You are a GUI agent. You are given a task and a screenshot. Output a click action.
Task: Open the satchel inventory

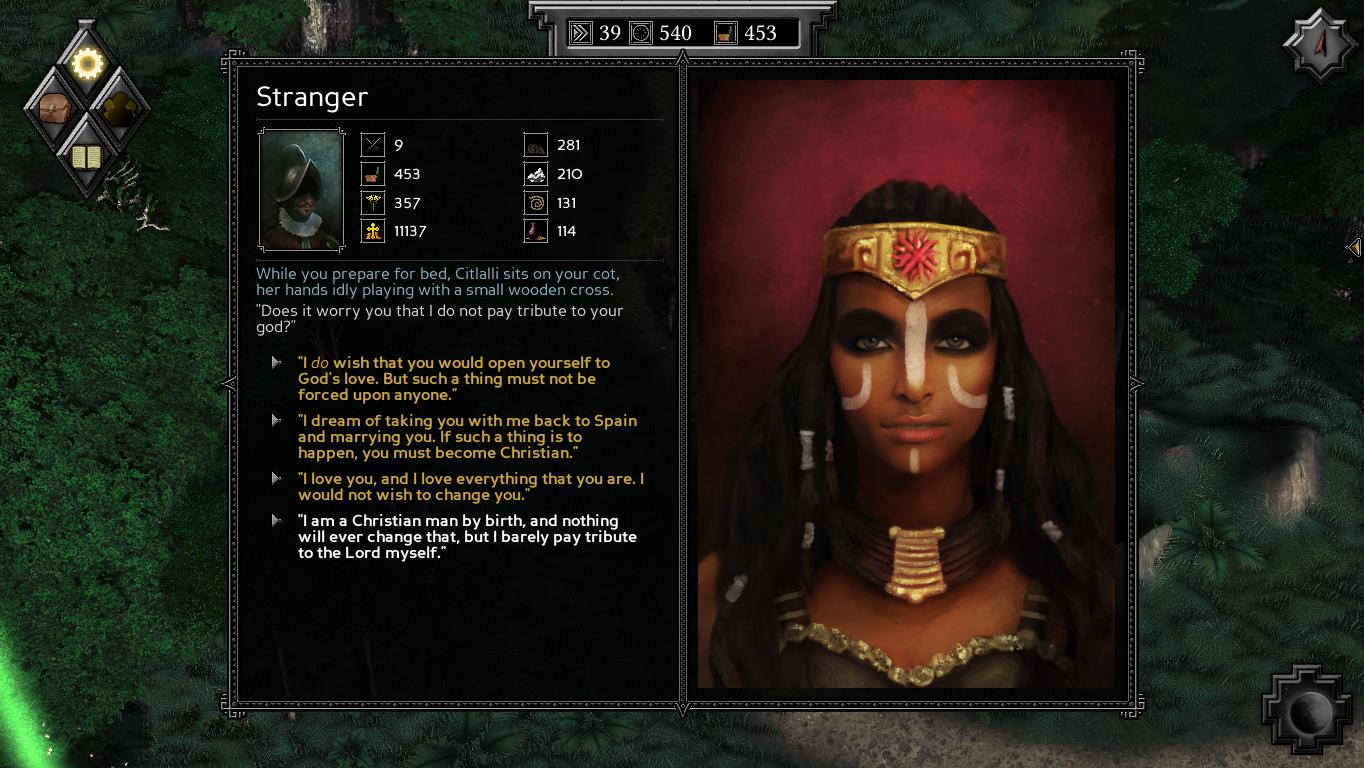[54, 107]
